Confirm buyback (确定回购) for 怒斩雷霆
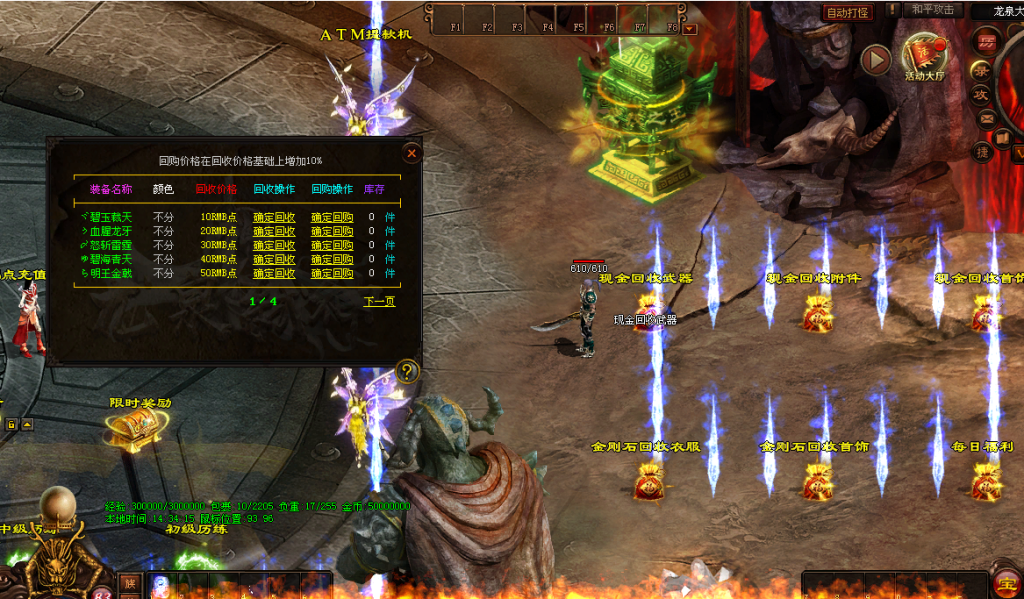This screenshot has height=599, width=1024. point(332,245)
